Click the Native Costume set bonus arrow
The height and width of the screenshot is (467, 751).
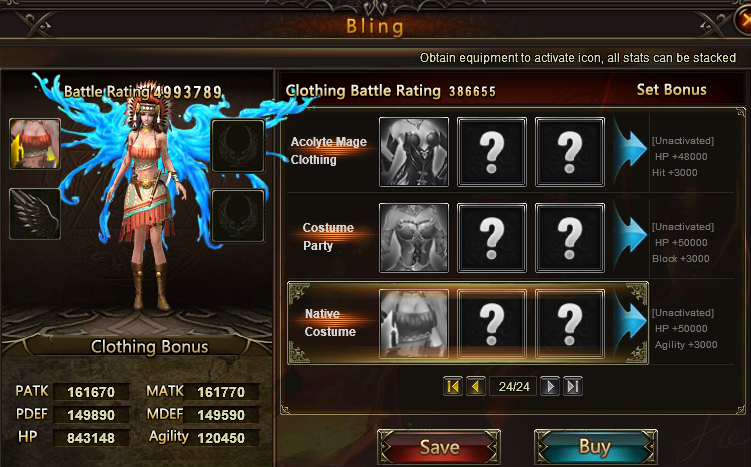[x=630, y=323]
